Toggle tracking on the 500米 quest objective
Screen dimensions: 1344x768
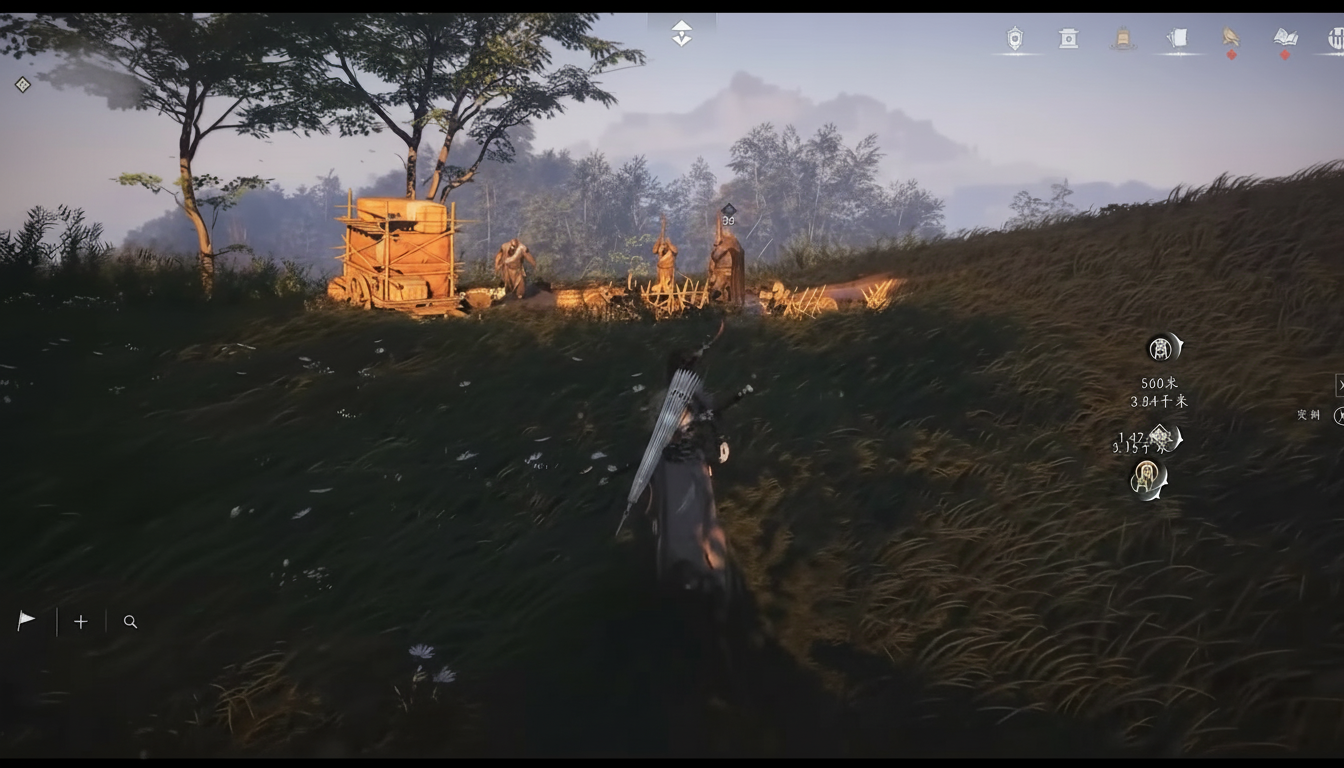coord(1160,383)
